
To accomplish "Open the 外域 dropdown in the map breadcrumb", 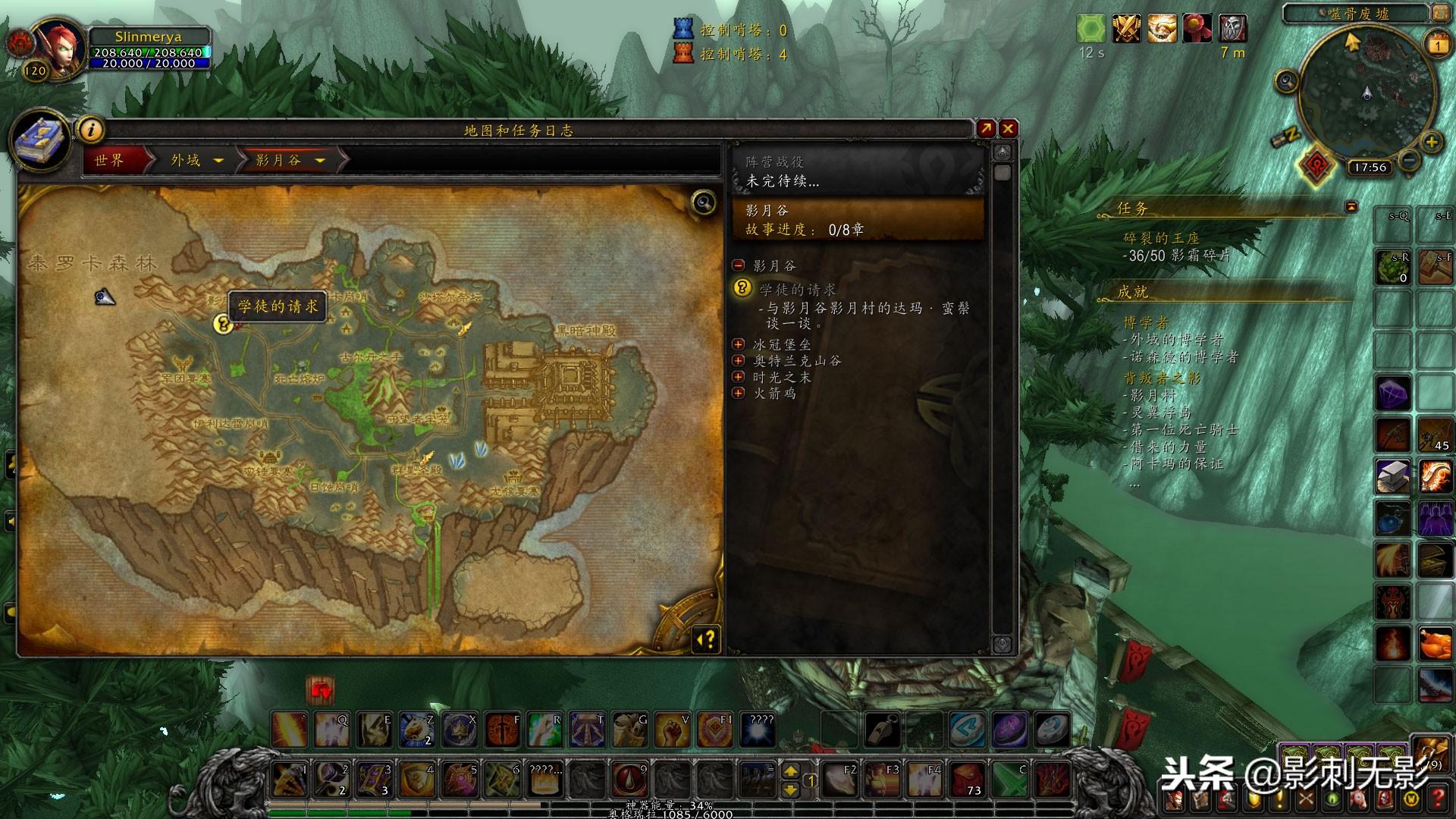I will (218, 161).
